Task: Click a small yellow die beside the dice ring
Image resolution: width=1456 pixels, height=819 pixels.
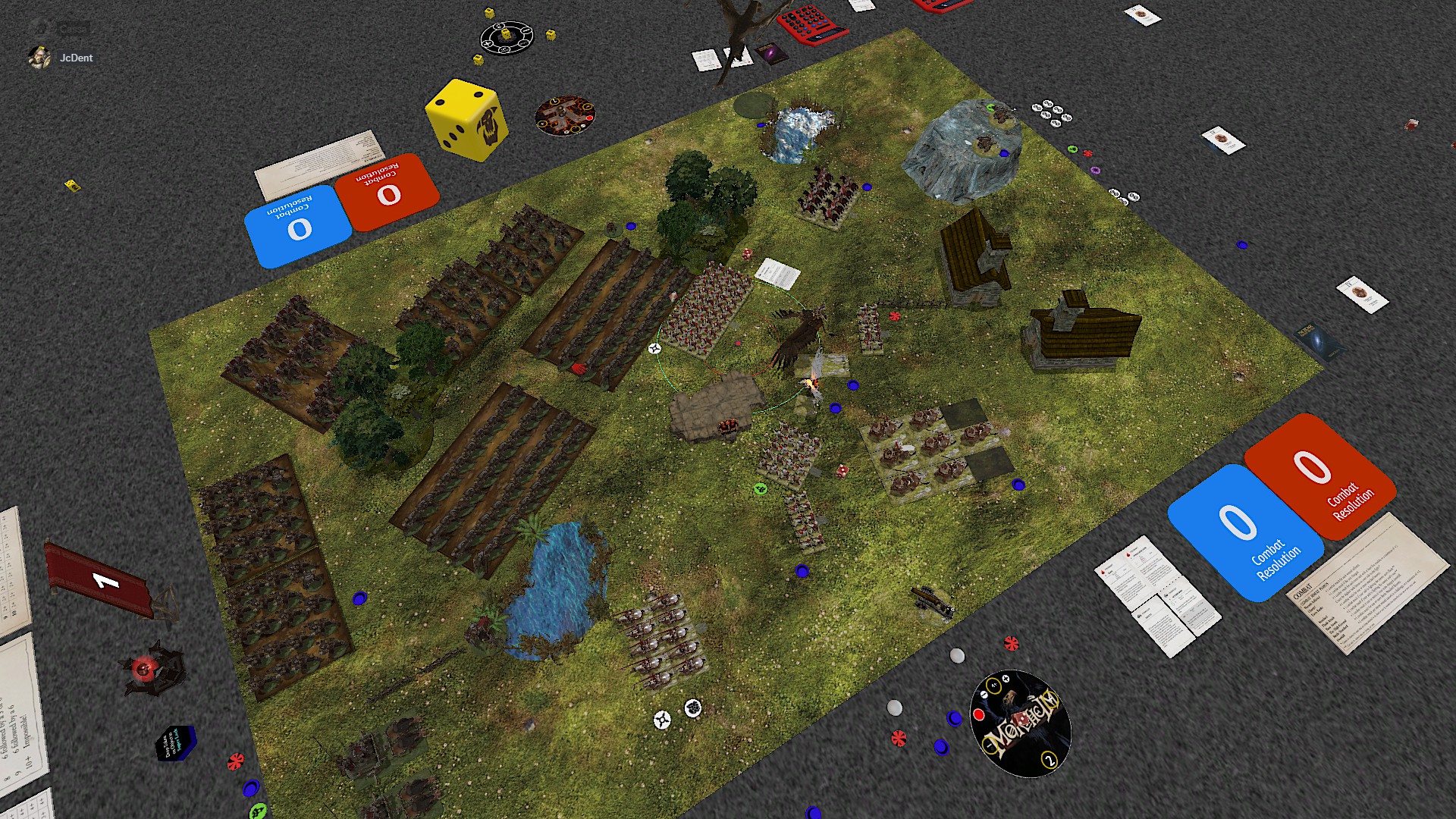Action: (549, 36)
